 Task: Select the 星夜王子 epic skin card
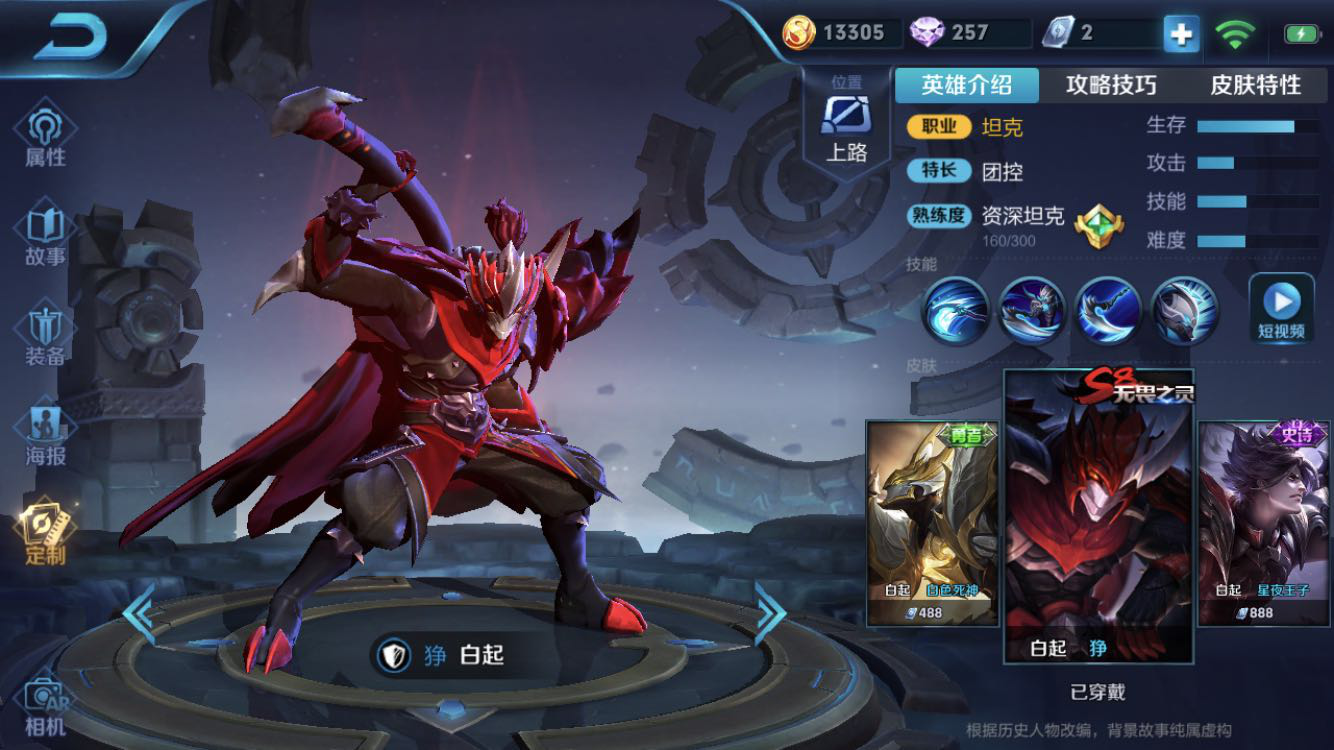(1263, 522)
